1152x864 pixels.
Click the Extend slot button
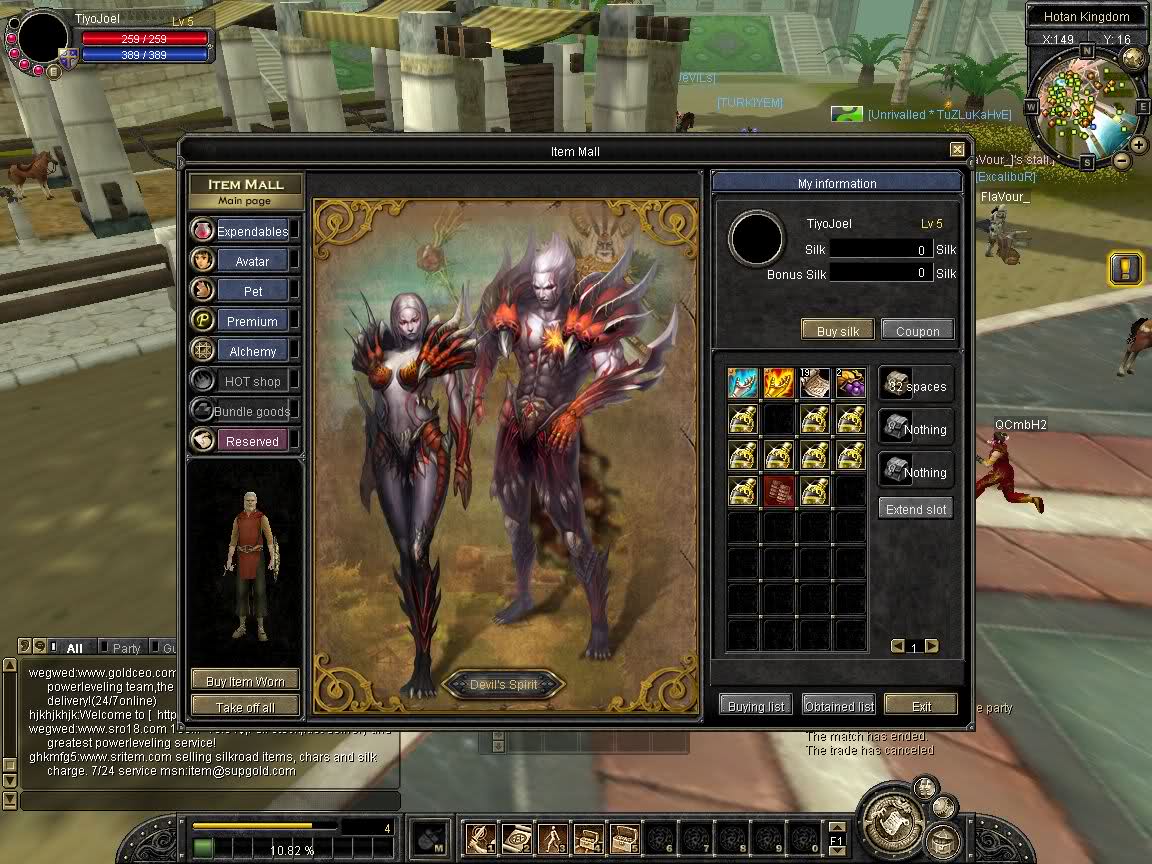coord(915,509)
